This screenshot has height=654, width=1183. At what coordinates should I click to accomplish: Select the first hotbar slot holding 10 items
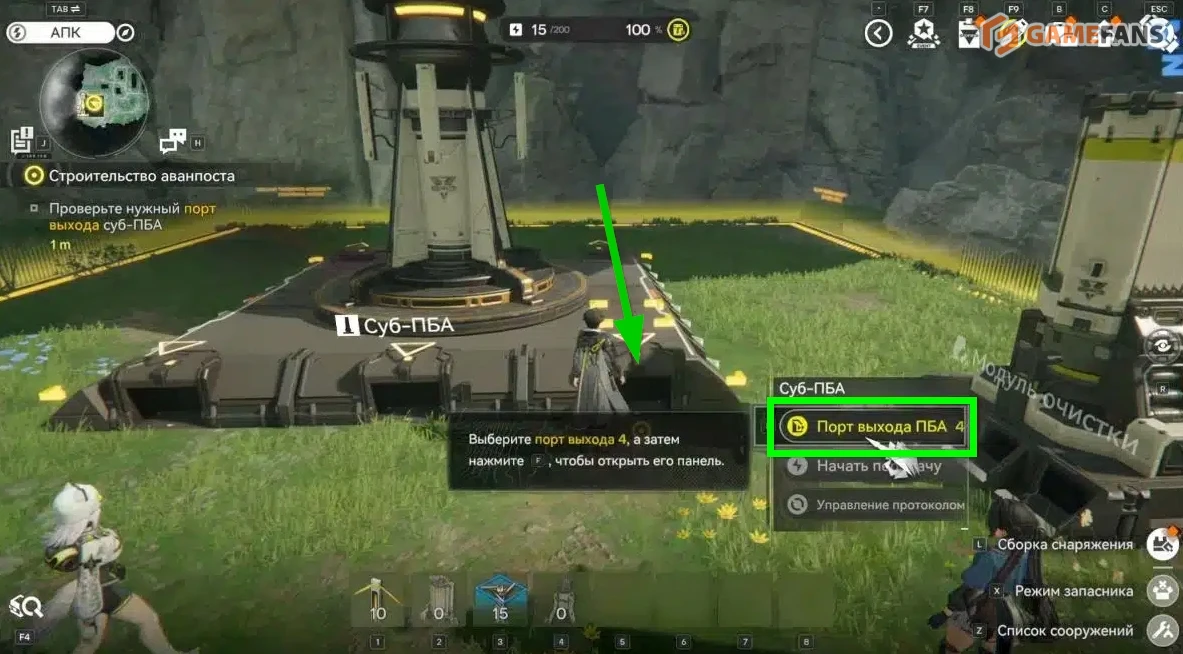point(378,600)
